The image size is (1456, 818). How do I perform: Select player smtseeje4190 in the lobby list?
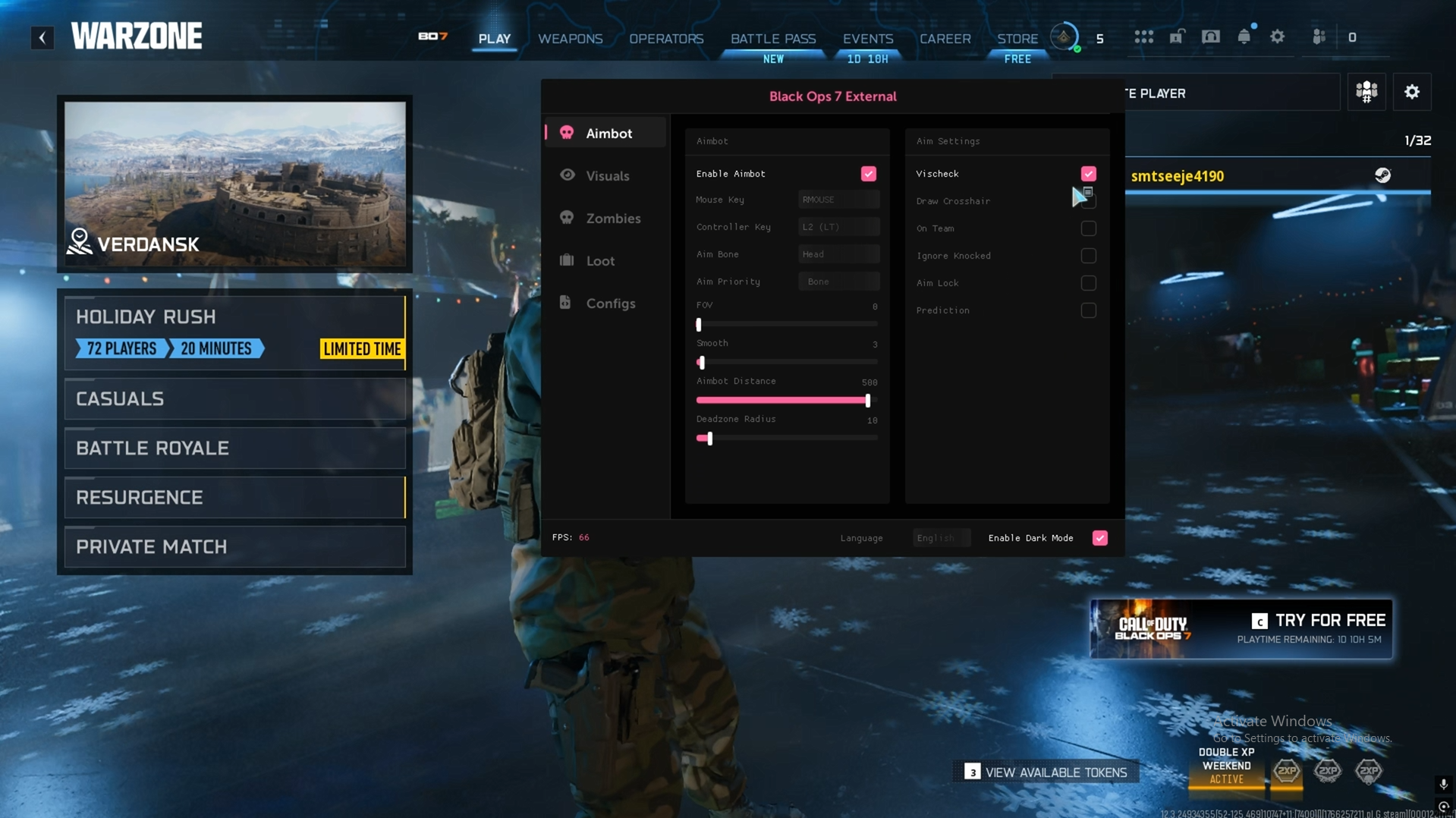tap(1177, 176)
